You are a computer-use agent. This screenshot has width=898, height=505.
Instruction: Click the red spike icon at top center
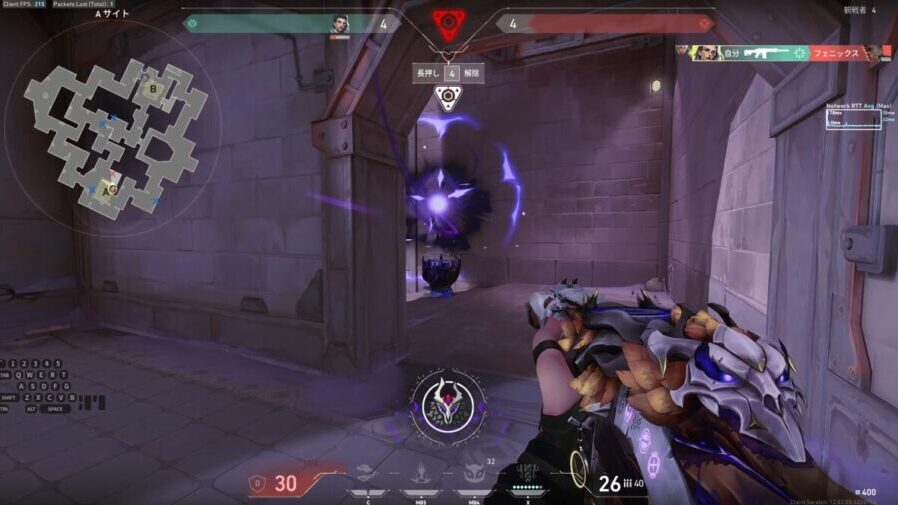coord(448,23)
